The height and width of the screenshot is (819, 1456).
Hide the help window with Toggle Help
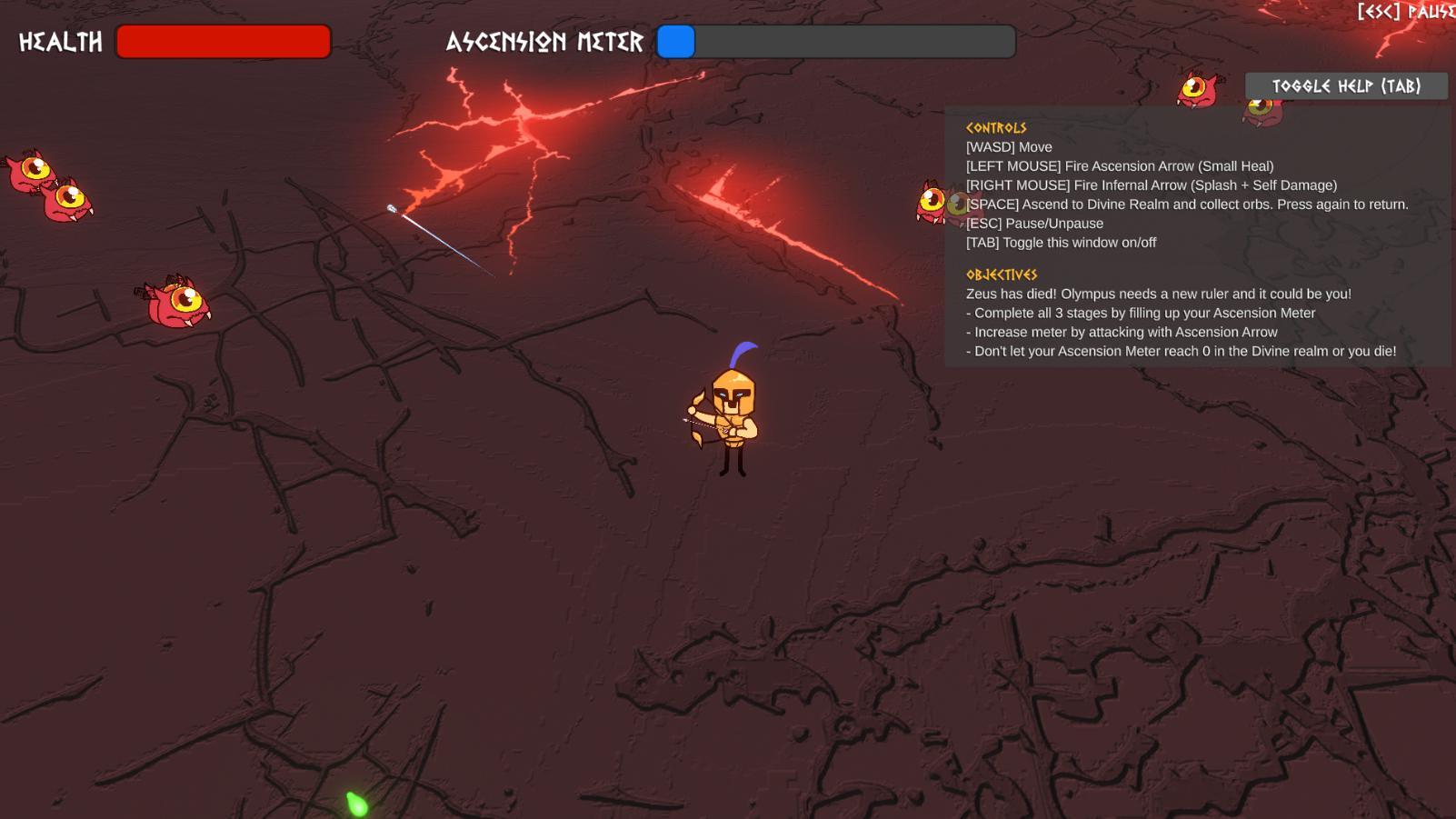1345,86
